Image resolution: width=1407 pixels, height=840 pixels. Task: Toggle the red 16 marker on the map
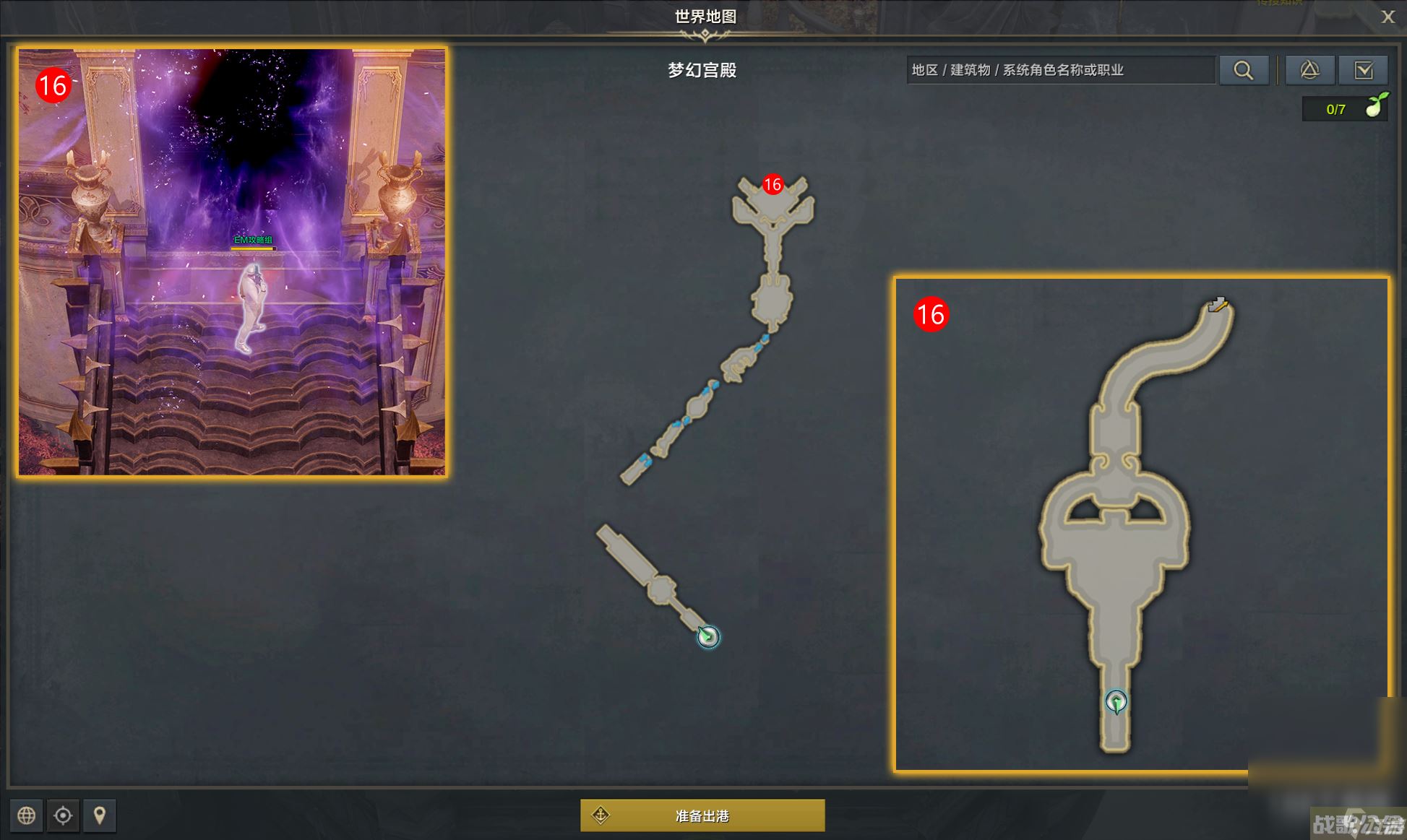(771, 185)
